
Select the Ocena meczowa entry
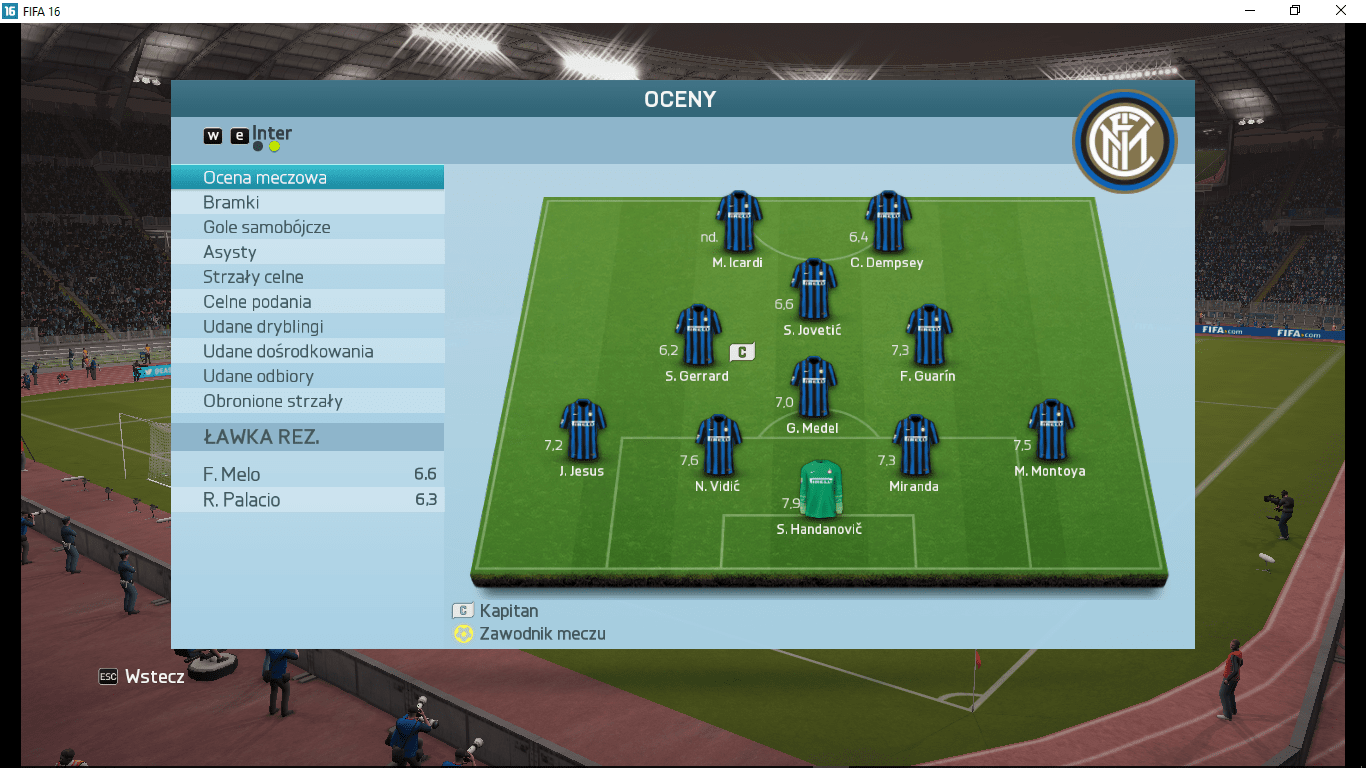pos(307,178)
